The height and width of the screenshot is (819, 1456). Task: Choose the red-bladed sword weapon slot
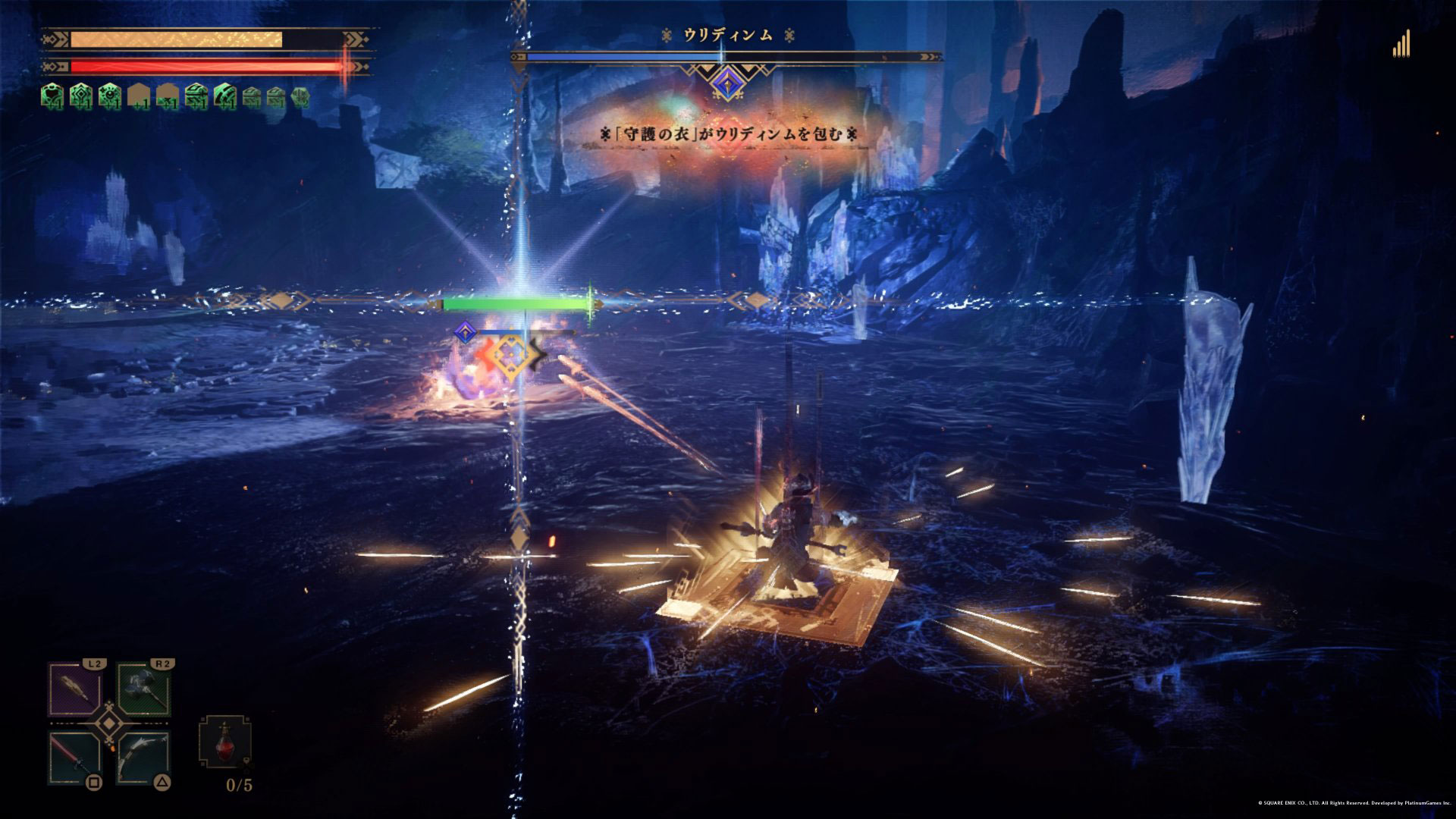click(x=75, y=758)
